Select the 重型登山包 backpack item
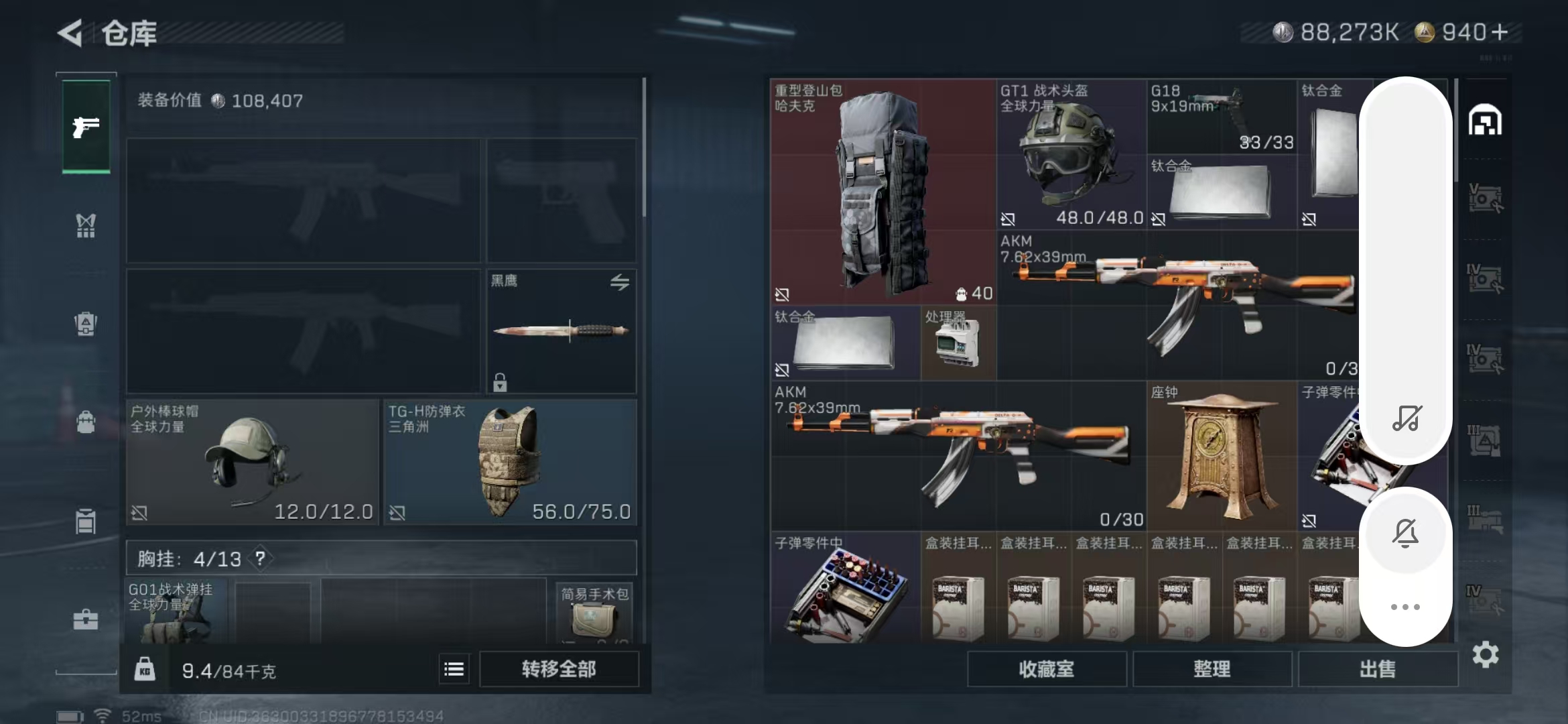 pos(883,192)
